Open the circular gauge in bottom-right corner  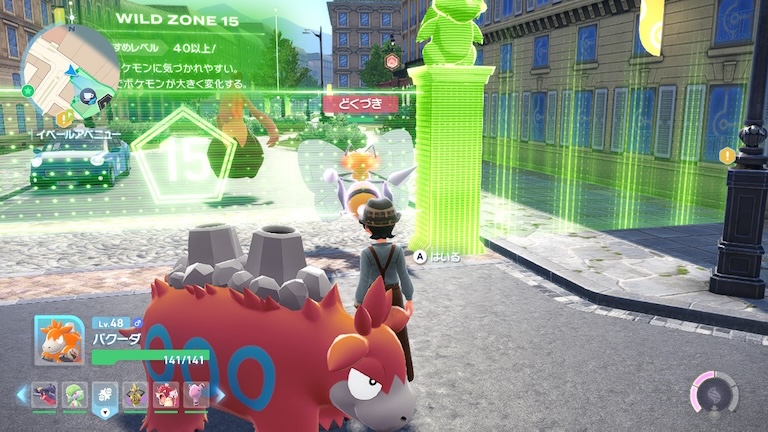(x=714, y=394)
